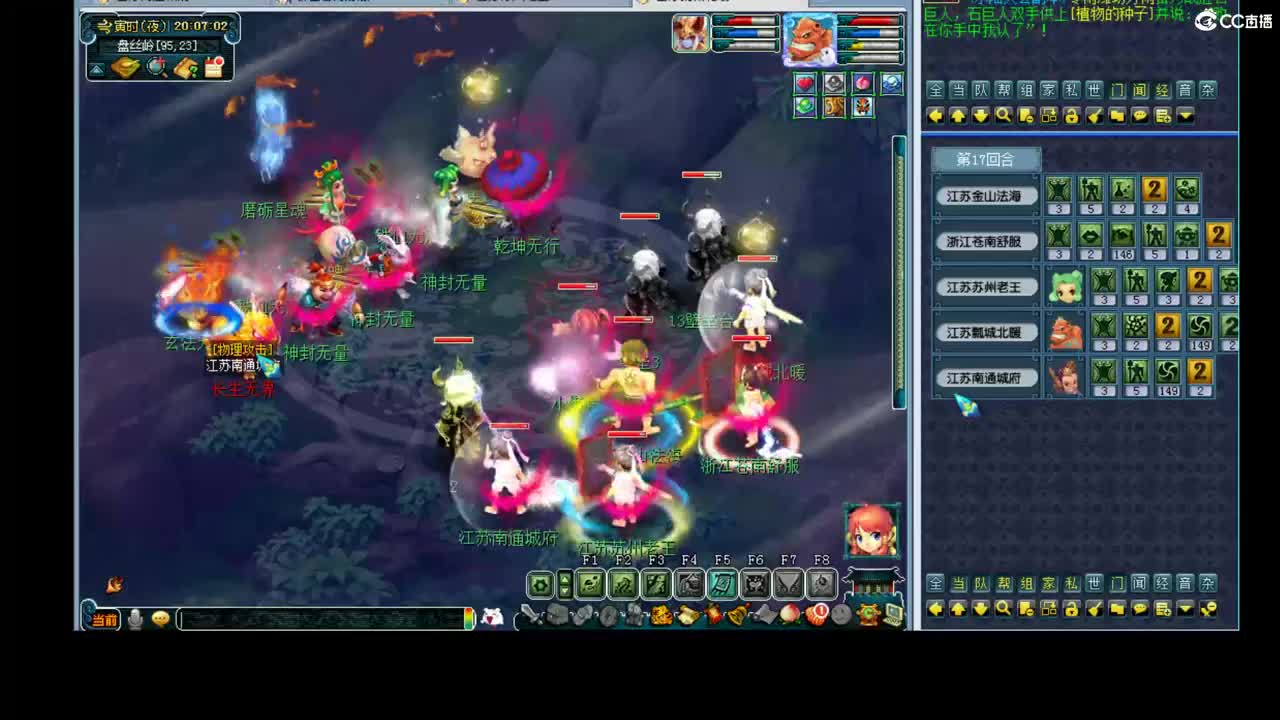Open the map magnifier icon under the clock
1280x720 pixels.
(x=155, y=68)
